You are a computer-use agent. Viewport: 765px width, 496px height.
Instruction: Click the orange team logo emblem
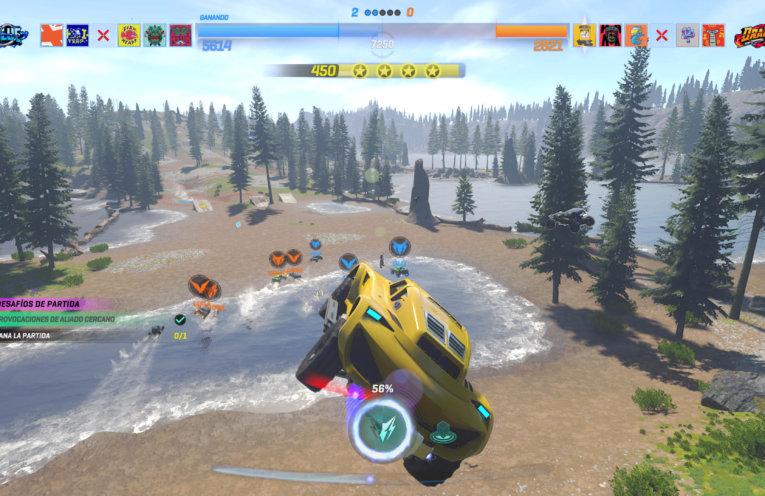tap(748, 36)
